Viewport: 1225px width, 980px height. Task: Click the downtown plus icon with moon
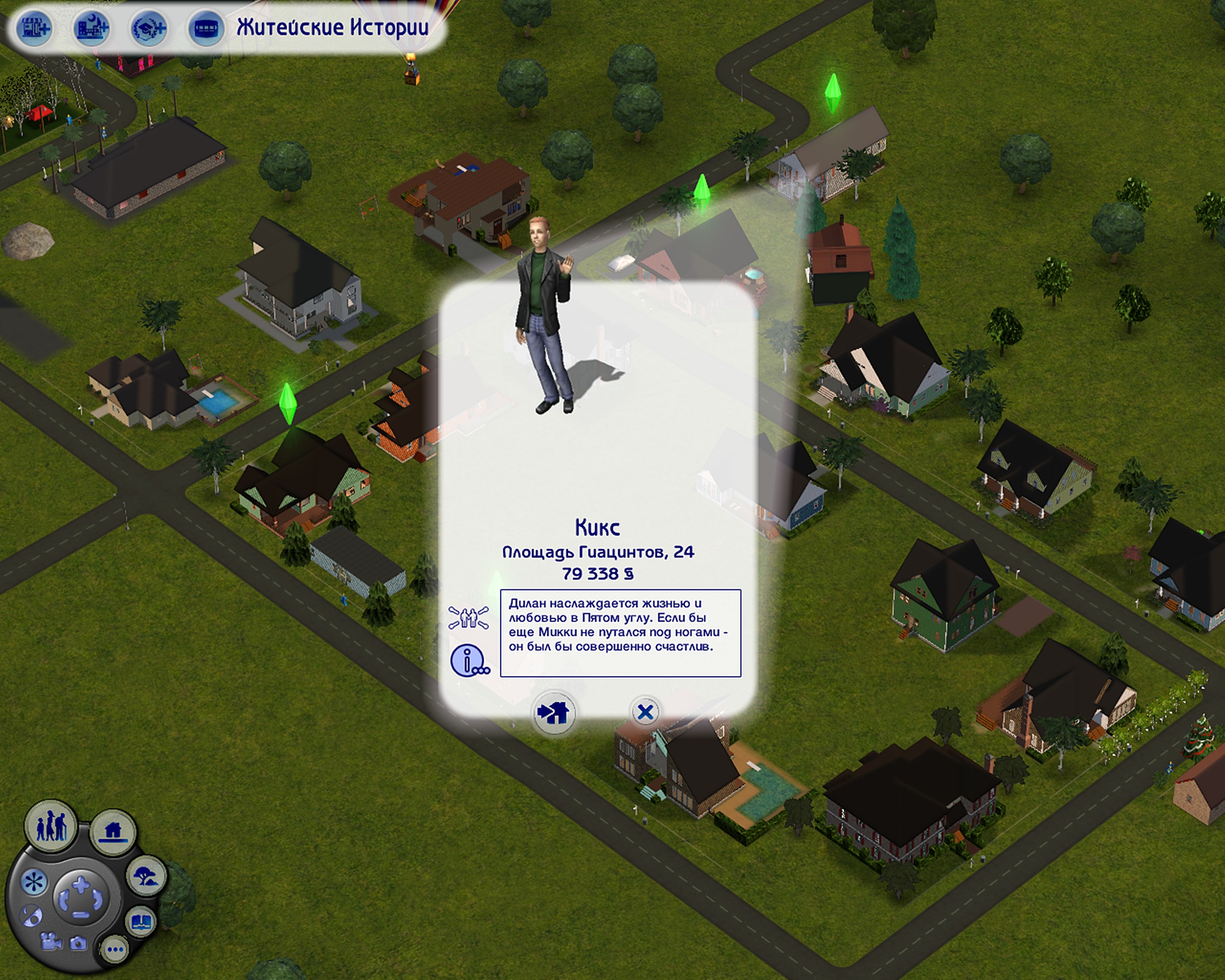[x=92, y=28]
